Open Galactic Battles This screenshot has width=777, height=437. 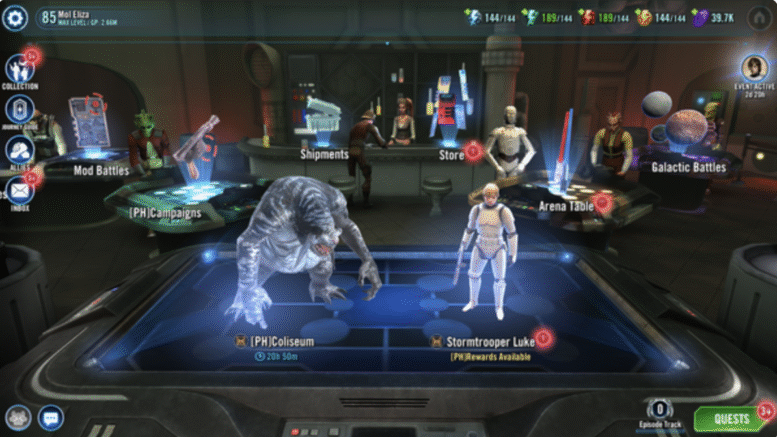(x=688, y=167)
